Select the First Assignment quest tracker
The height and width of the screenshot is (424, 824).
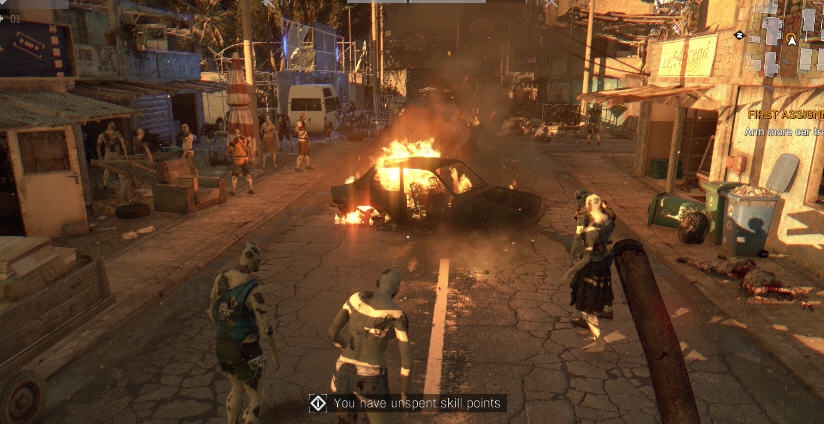point(783,116)
